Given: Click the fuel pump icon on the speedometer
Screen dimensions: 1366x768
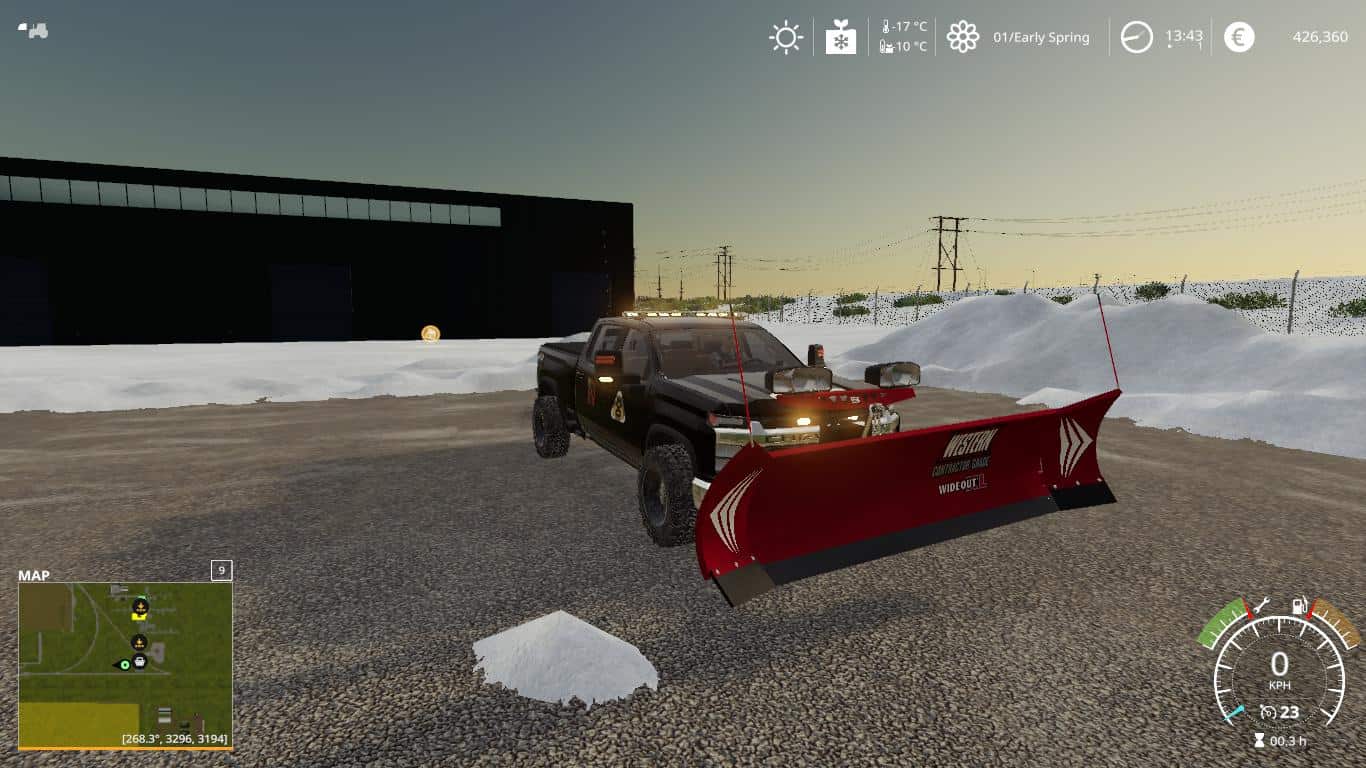Looking at the screenshot, I should (x=1299, y=605).
